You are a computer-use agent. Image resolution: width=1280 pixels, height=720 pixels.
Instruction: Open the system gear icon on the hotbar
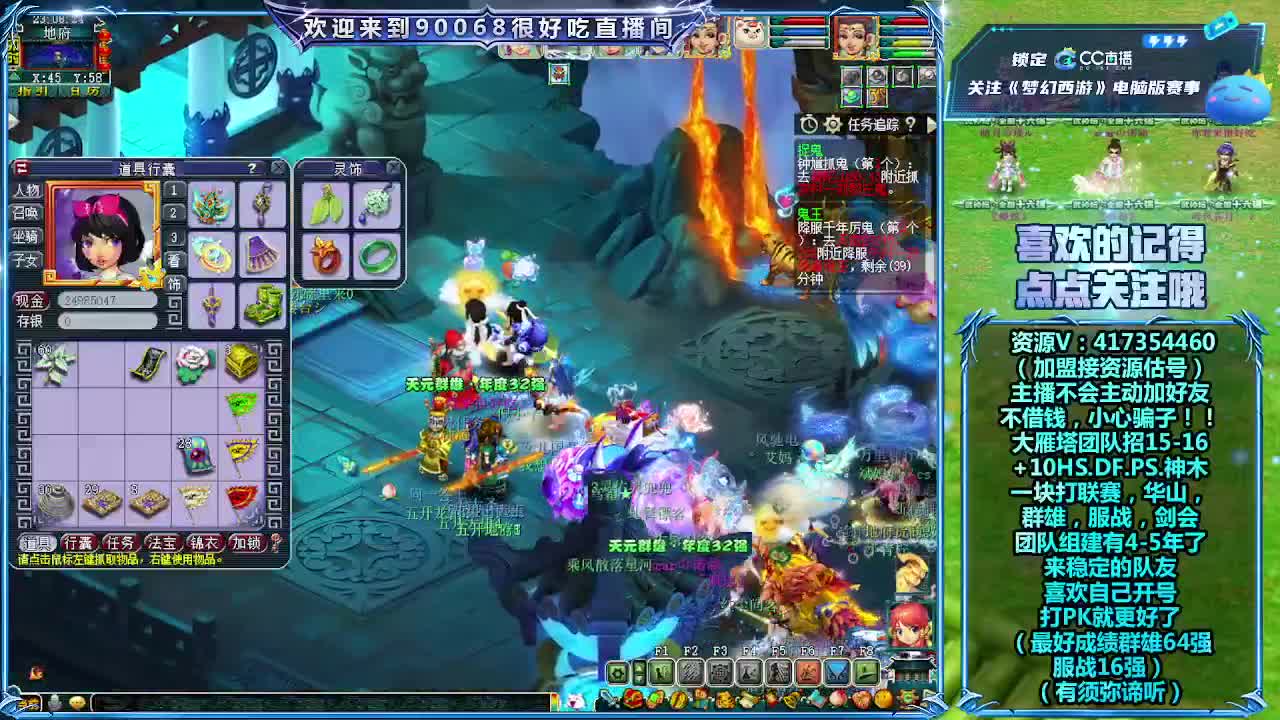pyautogui.click(x=616, y=672)
